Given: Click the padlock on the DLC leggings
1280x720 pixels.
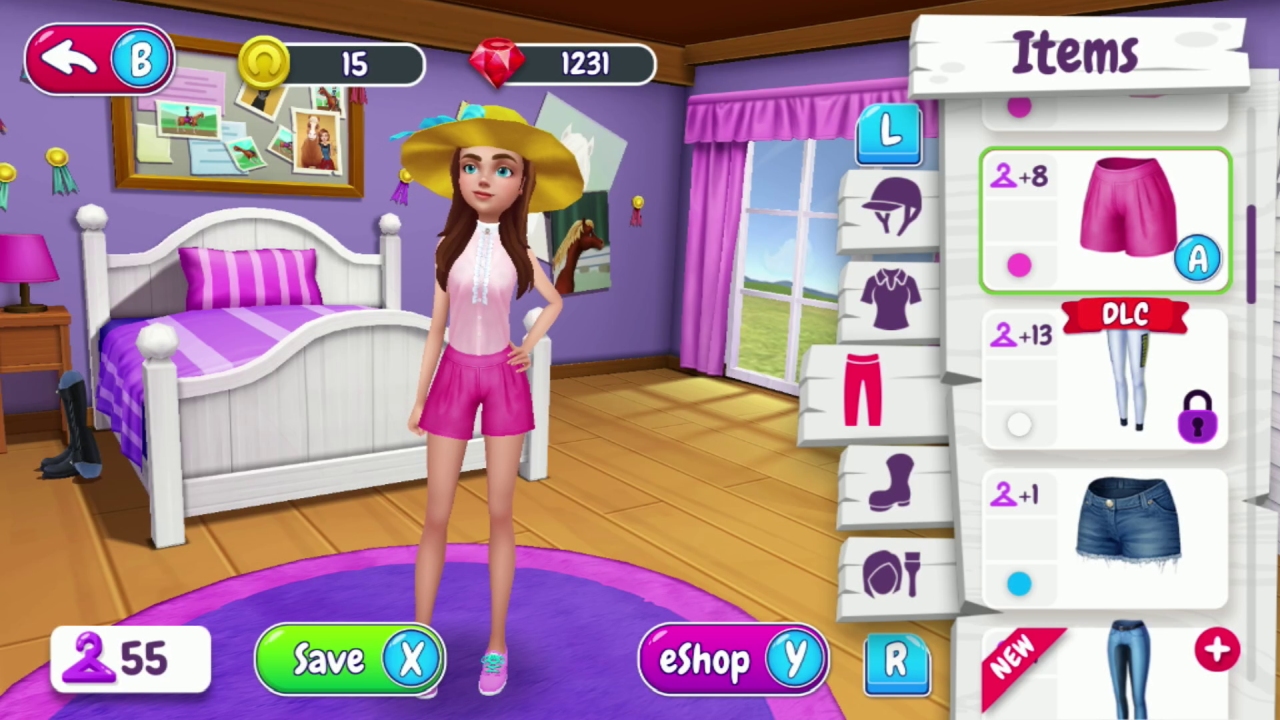Looking at the screenshot, I should [1198, 420].
